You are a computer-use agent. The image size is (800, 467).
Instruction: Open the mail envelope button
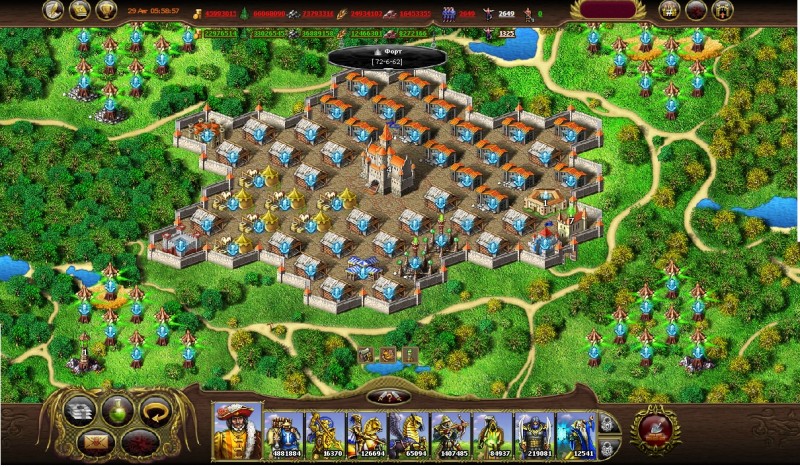point(96,440)
